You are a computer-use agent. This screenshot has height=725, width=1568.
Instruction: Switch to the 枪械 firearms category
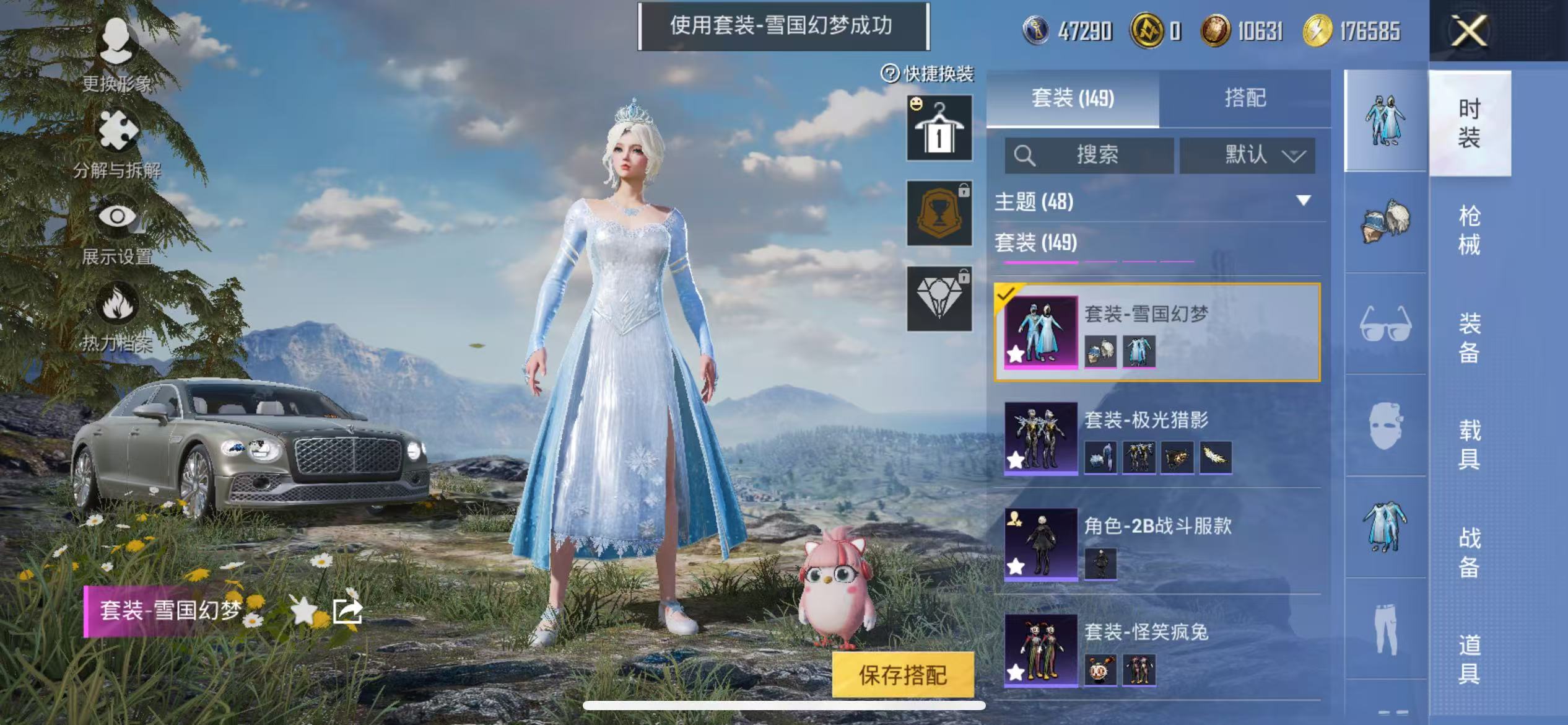1469,230
